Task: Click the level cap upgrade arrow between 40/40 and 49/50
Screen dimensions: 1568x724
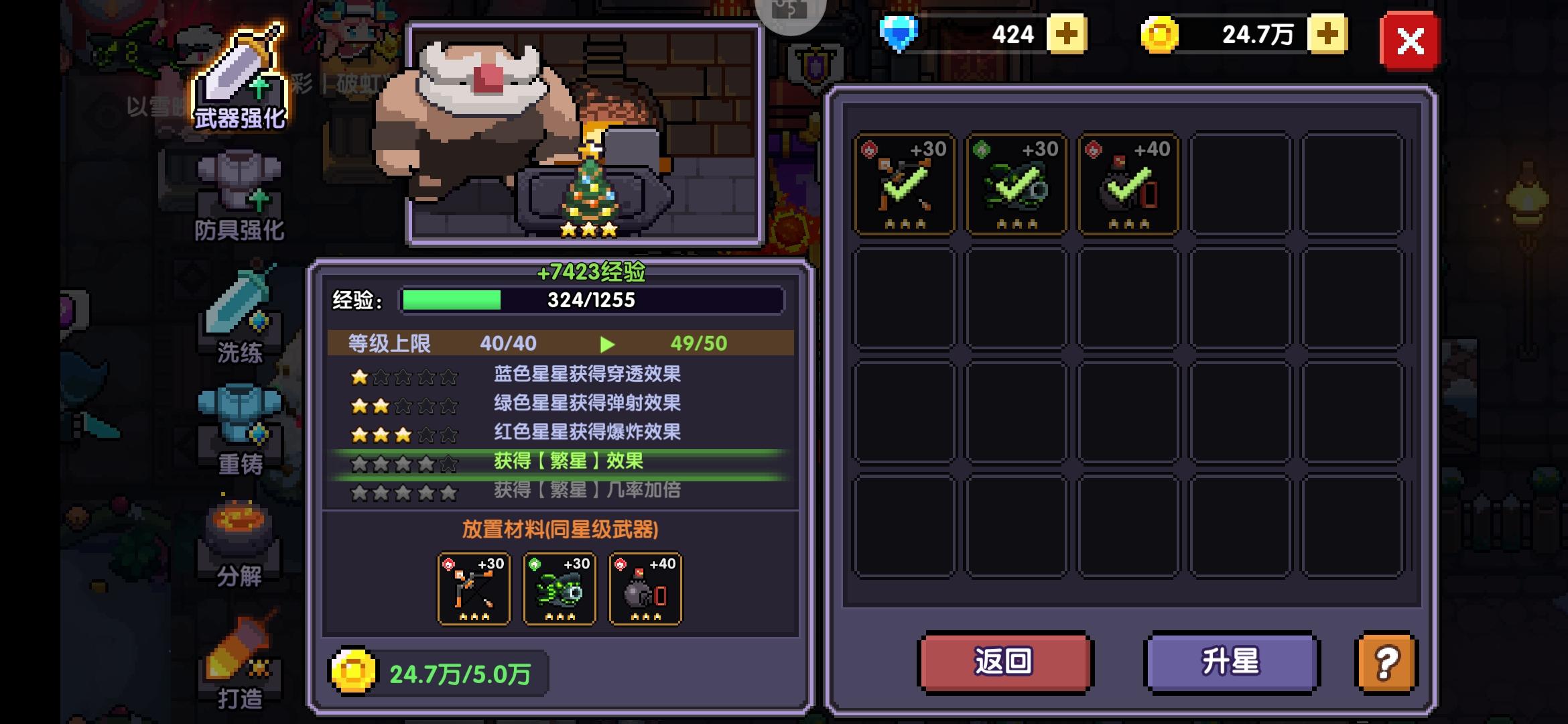Action: point(607,344)
